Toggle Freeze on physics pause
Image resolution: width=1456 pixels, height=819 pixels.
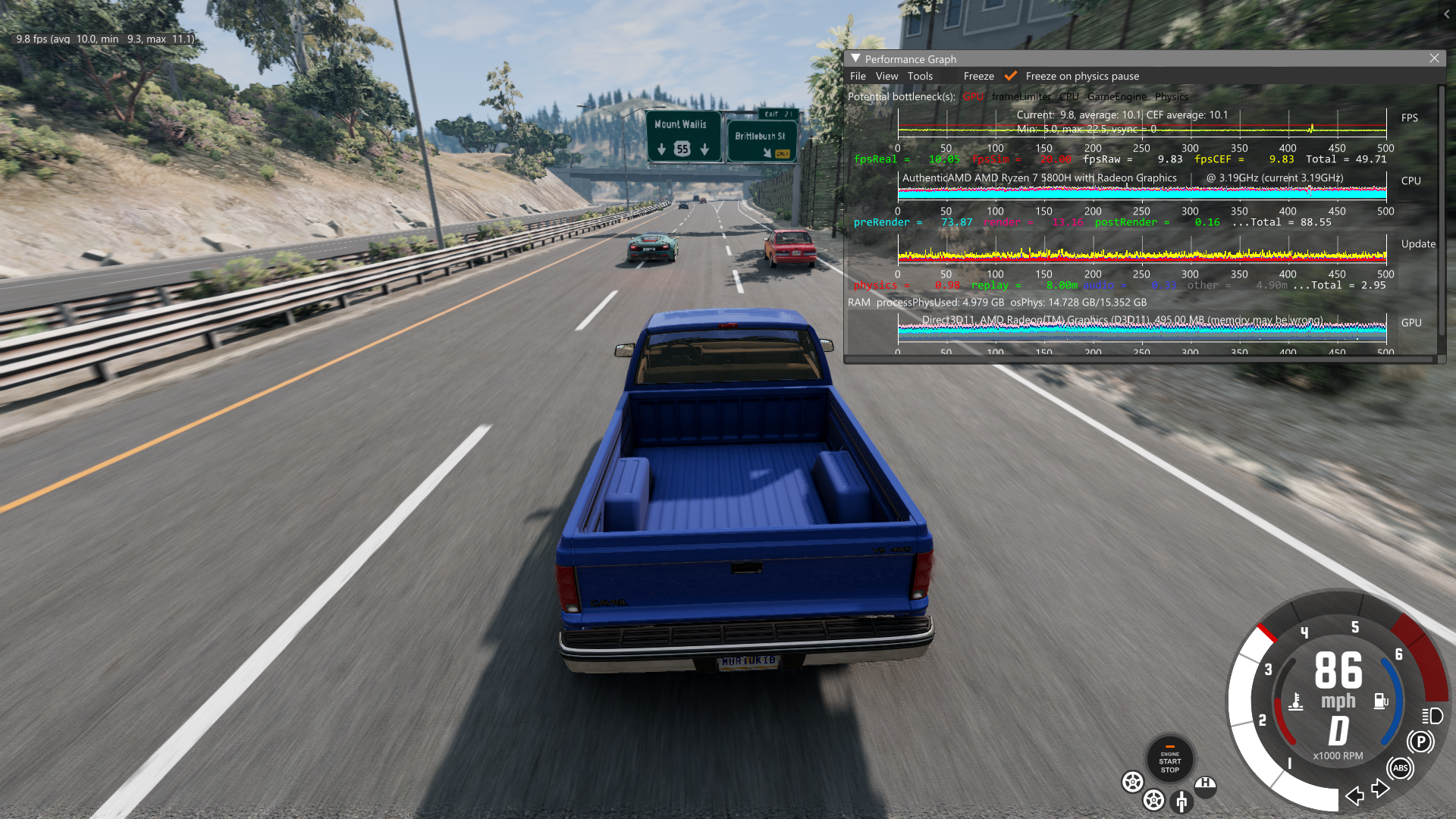point(1011,76)
